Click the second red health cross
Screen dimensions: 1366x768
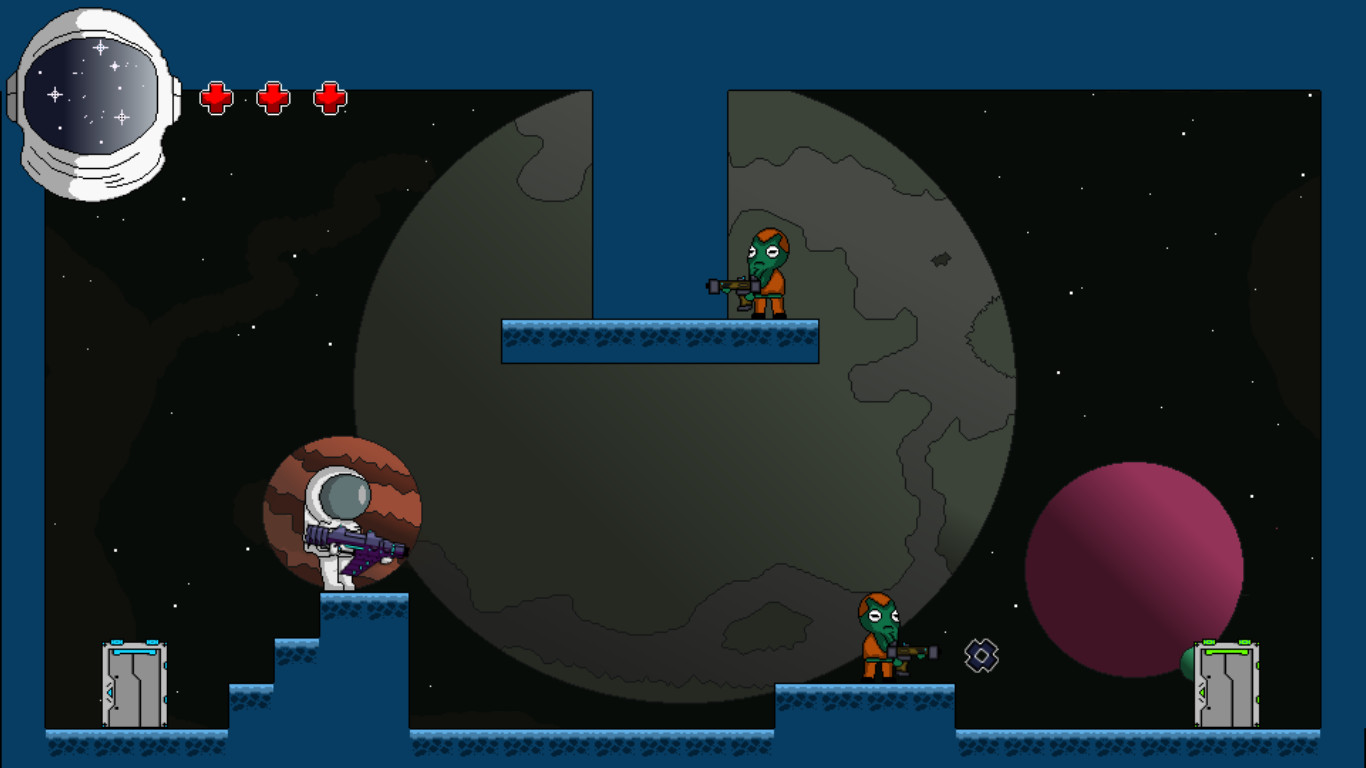coord(271,97)
